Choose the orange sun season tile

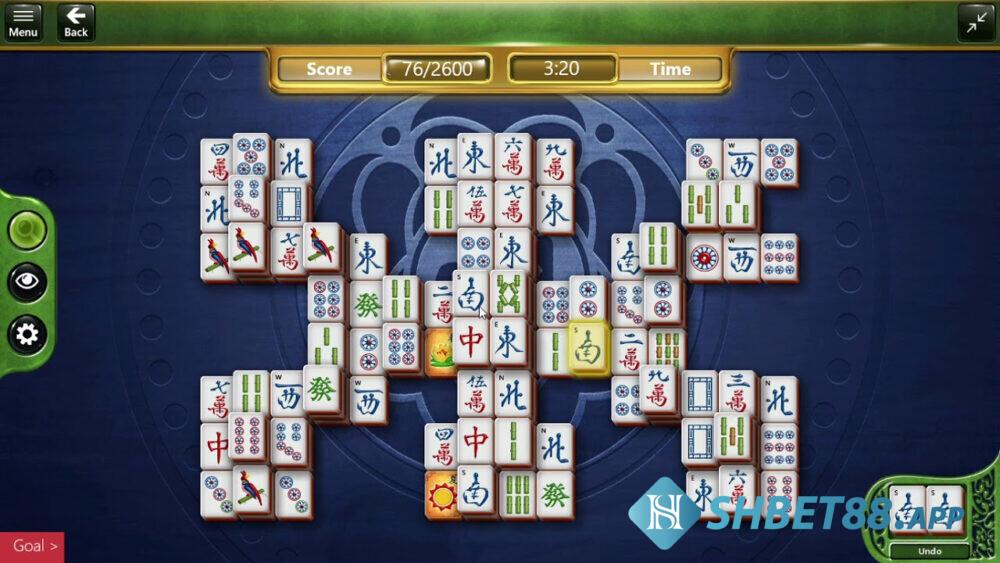[441, 494]
